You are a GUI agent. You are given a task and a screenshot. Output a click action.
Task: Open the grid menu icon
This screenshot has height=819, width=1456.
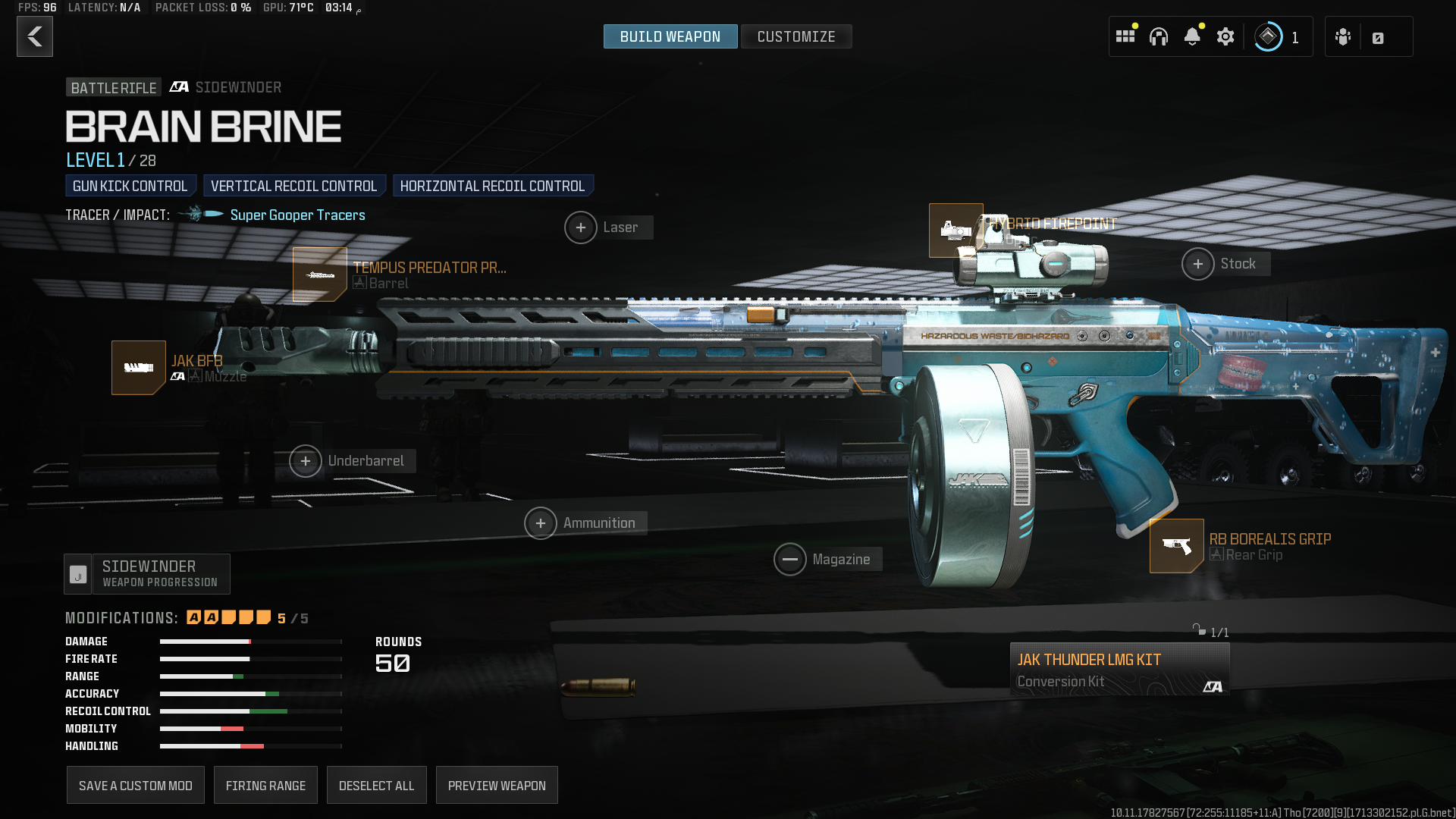1125,36
